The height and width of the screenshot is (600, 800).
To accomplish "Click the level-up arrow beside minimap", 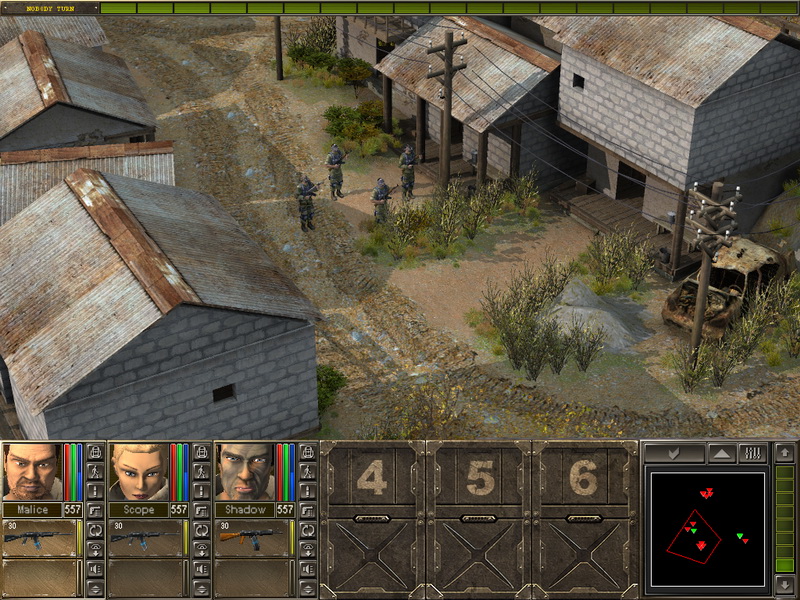I will [785, 454].
